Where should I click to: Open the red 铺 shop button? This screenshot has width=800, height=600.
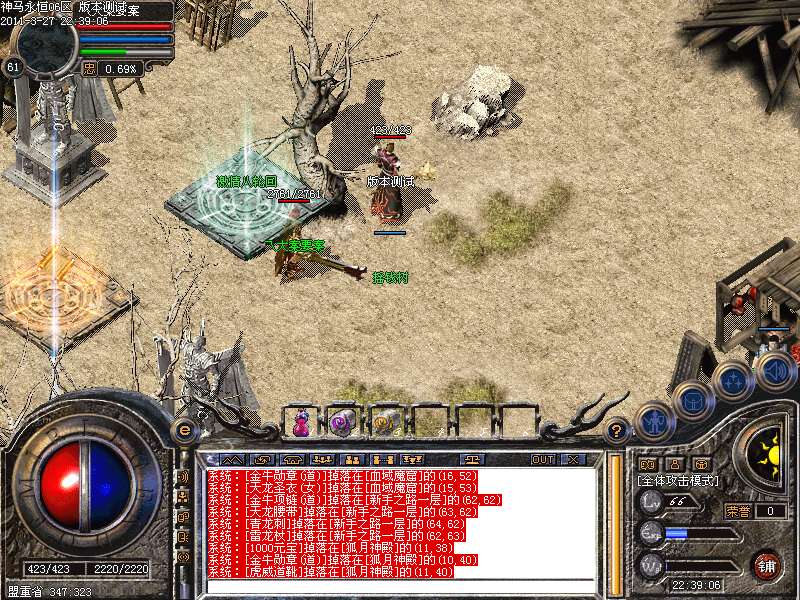coord(767,565)
